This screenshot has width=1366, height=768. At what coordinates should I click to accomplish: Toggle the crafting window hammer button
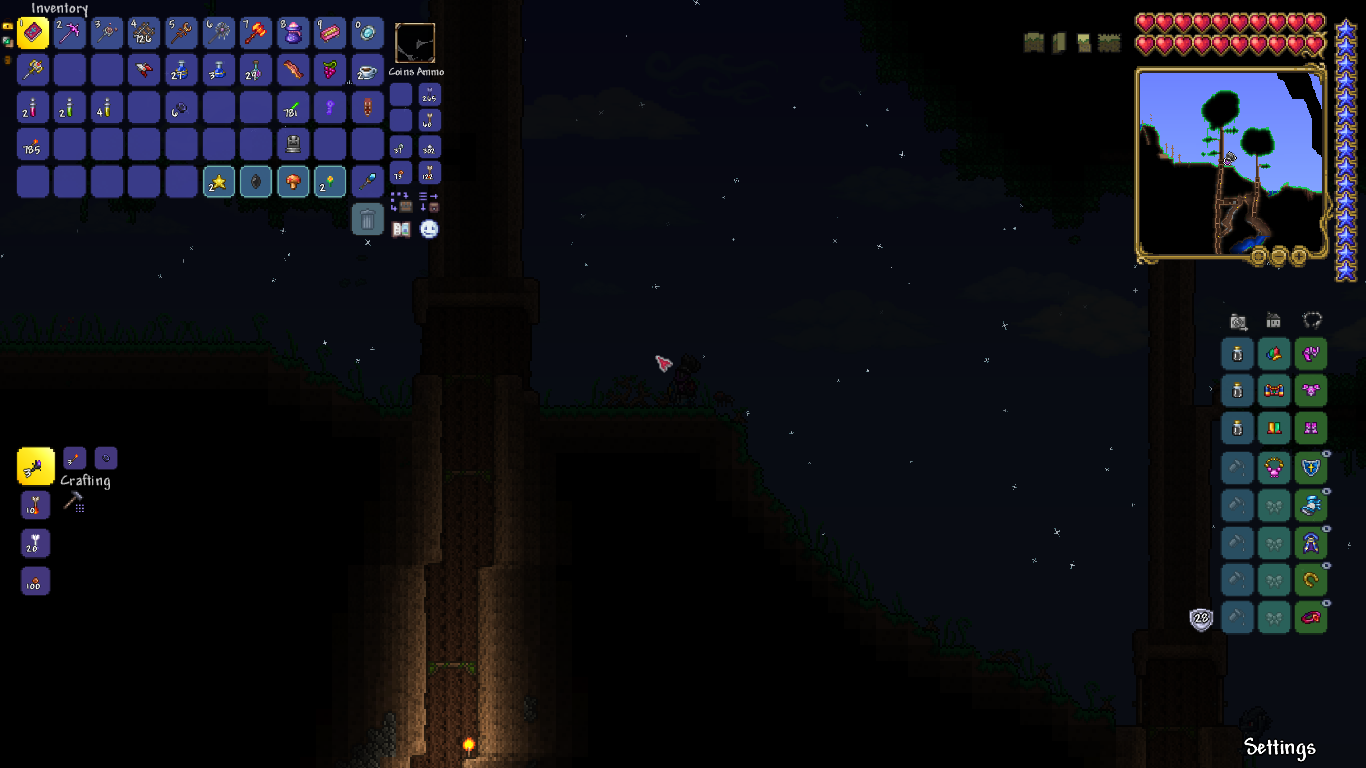tap(73, 503)
